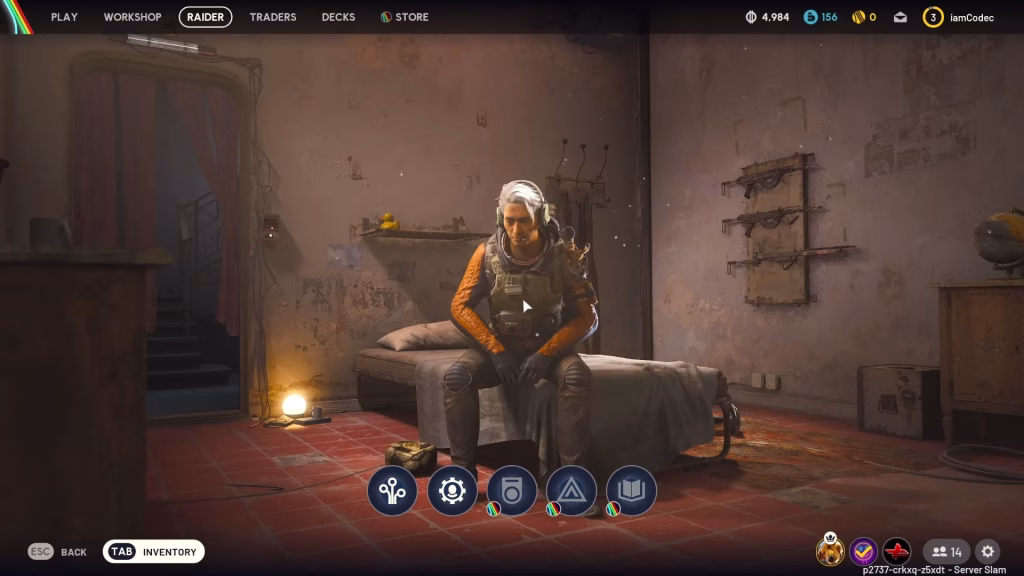Select the red cross party member avatar

(x=897, y=551)
